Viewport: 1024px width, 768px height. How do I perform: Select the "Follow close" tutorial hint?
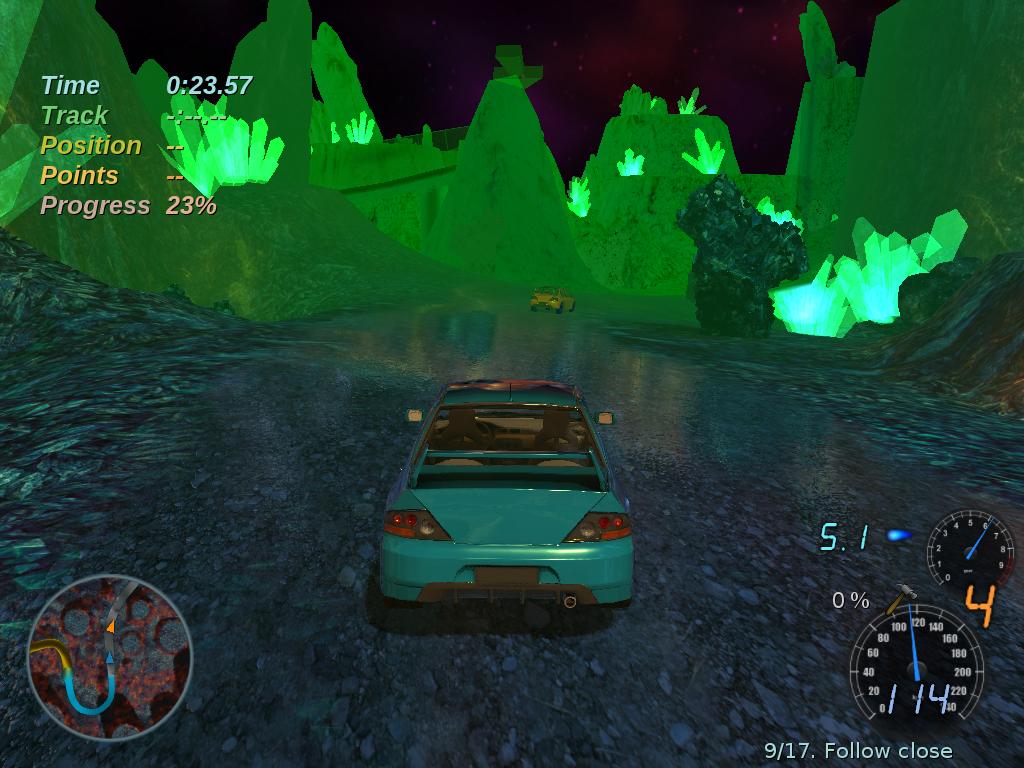(858, 750)
